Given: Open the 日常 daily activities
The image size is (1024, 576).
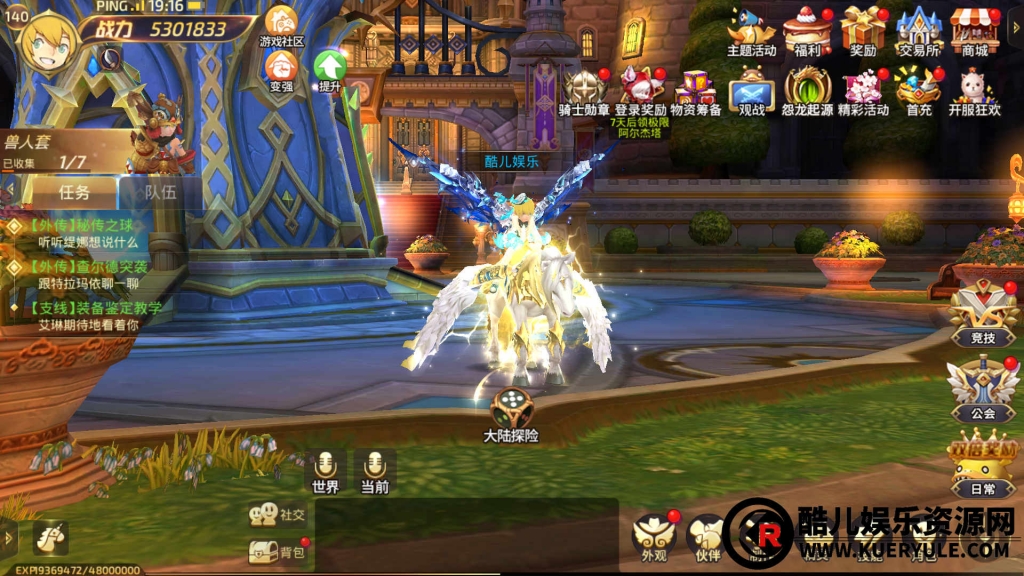Looking at the screenshot, I should 983,465.
